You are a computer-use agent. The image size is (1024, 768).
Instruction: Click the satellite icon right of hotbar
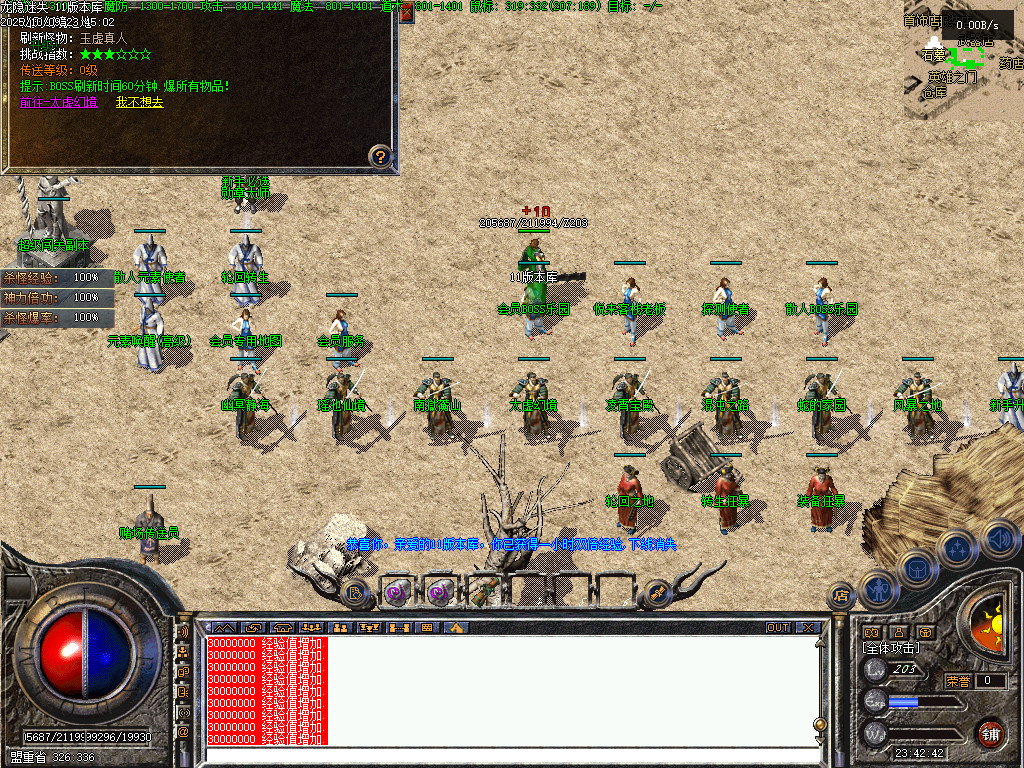[657, 592]
